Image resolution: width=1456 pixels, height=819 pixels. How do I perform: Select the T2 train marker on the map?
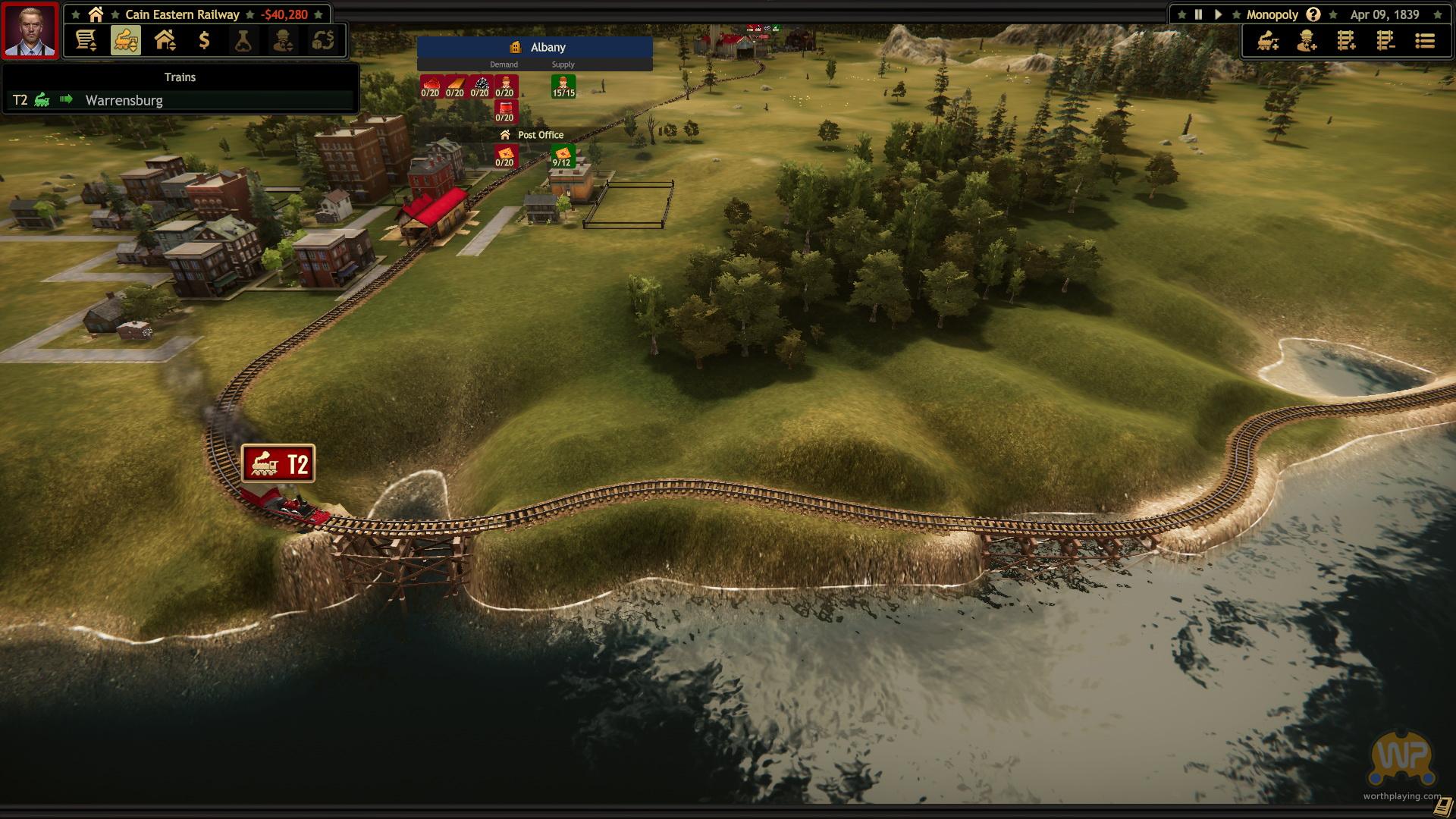pyautogui.click(x=278, y=463)
